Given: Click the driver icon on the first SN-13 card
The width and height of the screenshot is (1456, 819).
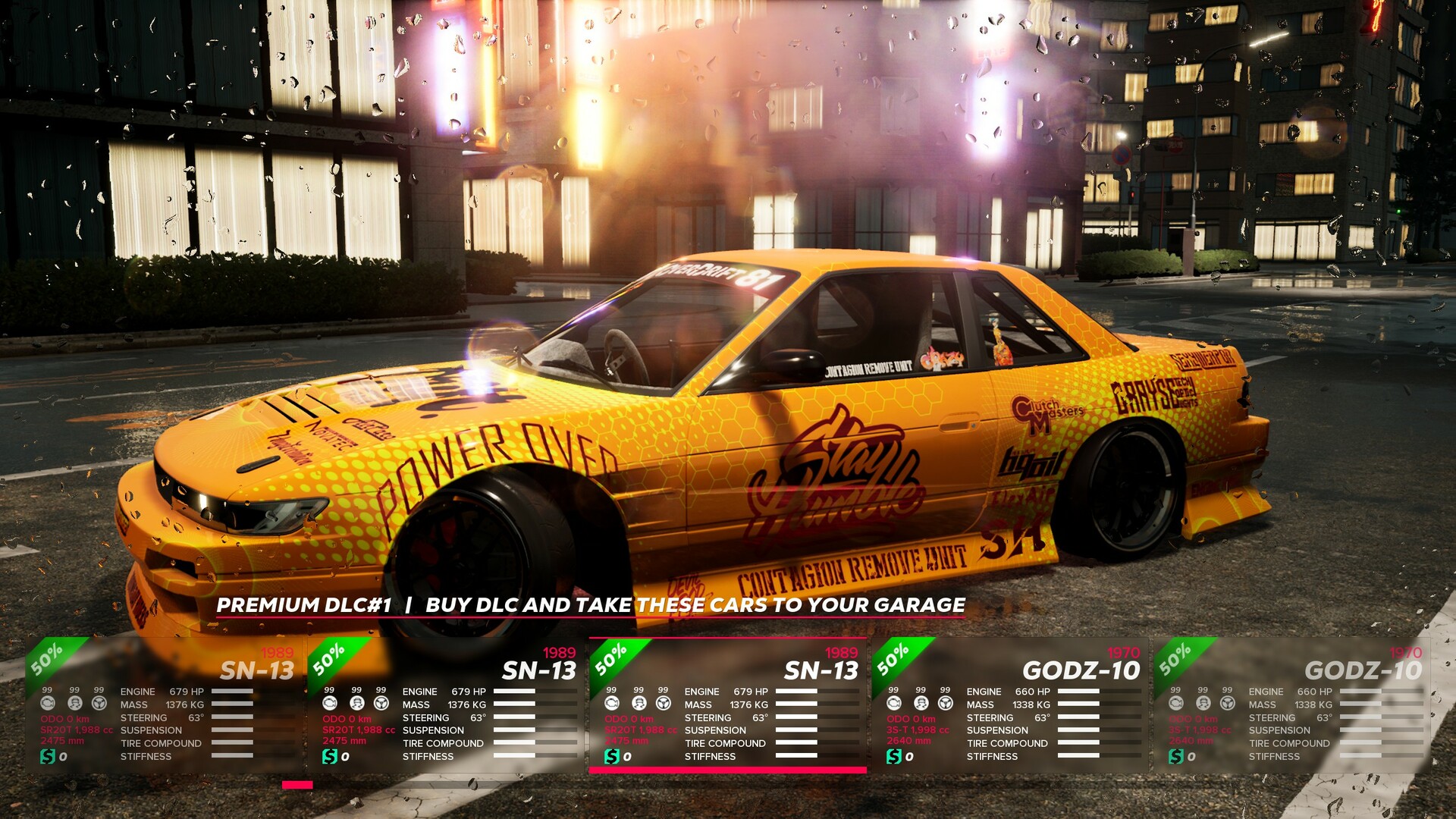Looking at the screenshot, I should [x=74, y=704].
